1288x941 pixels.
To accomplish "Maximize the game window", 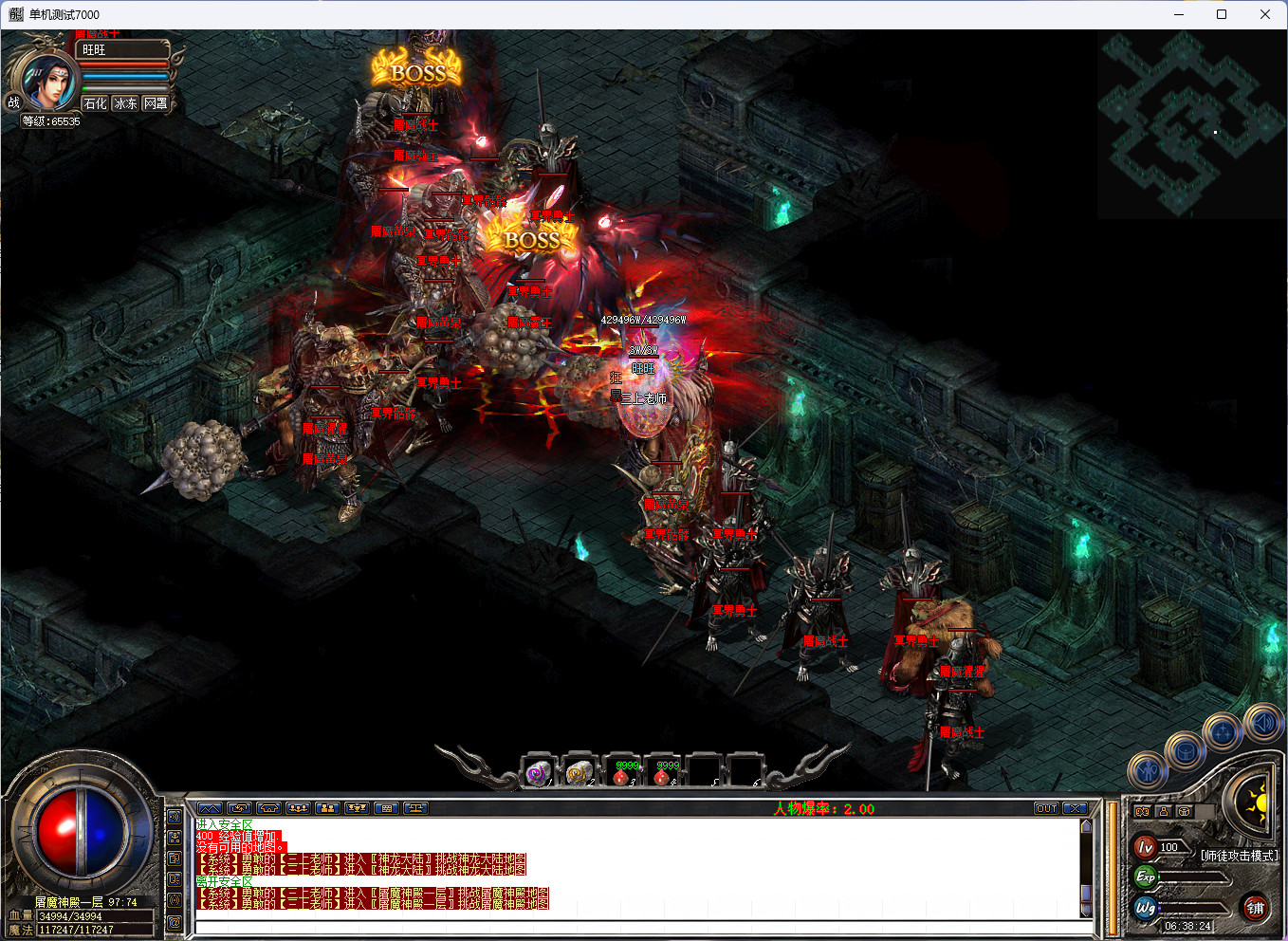I will (1222, 14).
